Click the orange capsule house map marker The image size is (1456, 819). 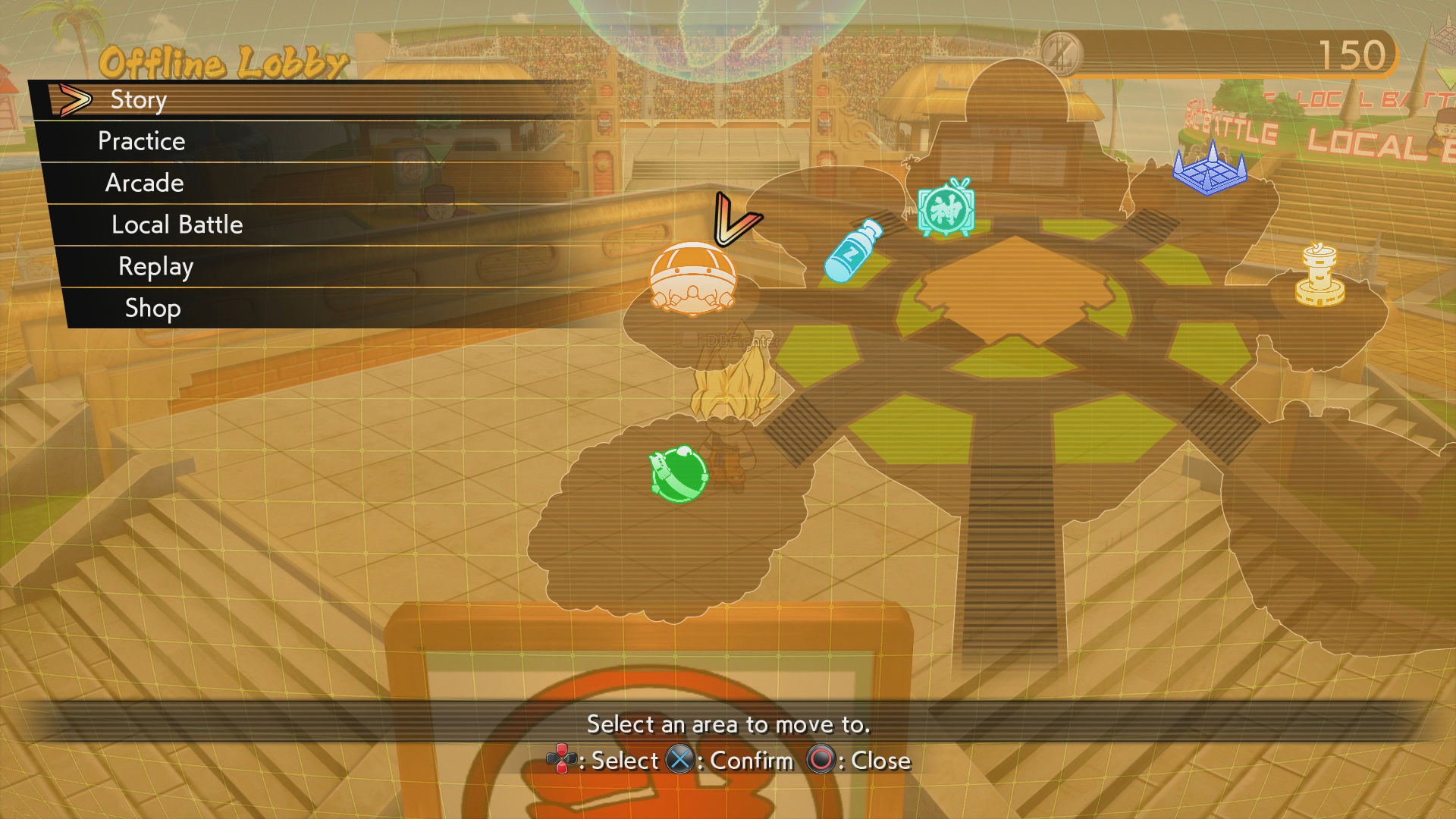(692, 278)
